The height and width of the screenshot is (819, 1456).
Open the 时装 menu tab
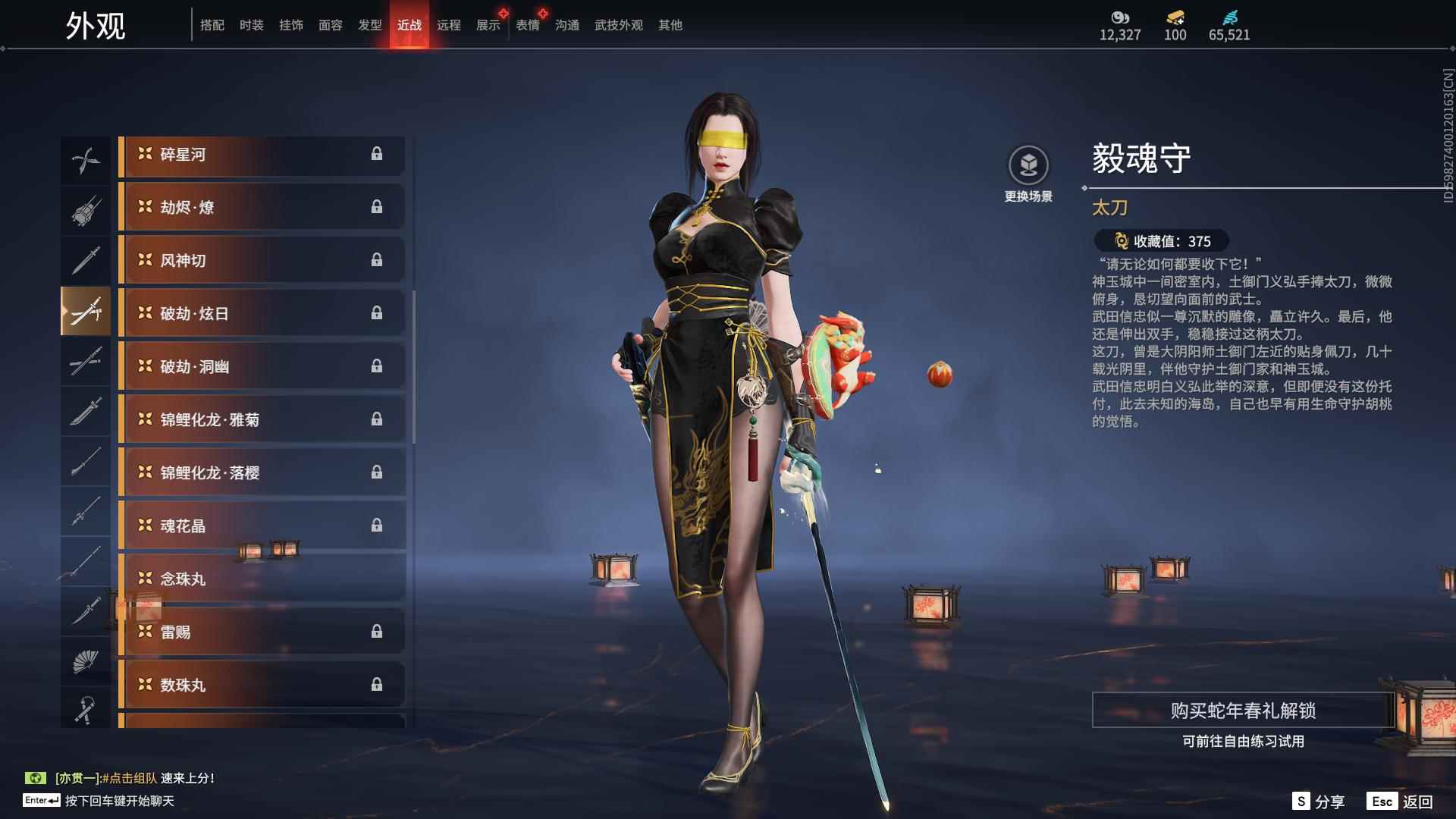251,24
